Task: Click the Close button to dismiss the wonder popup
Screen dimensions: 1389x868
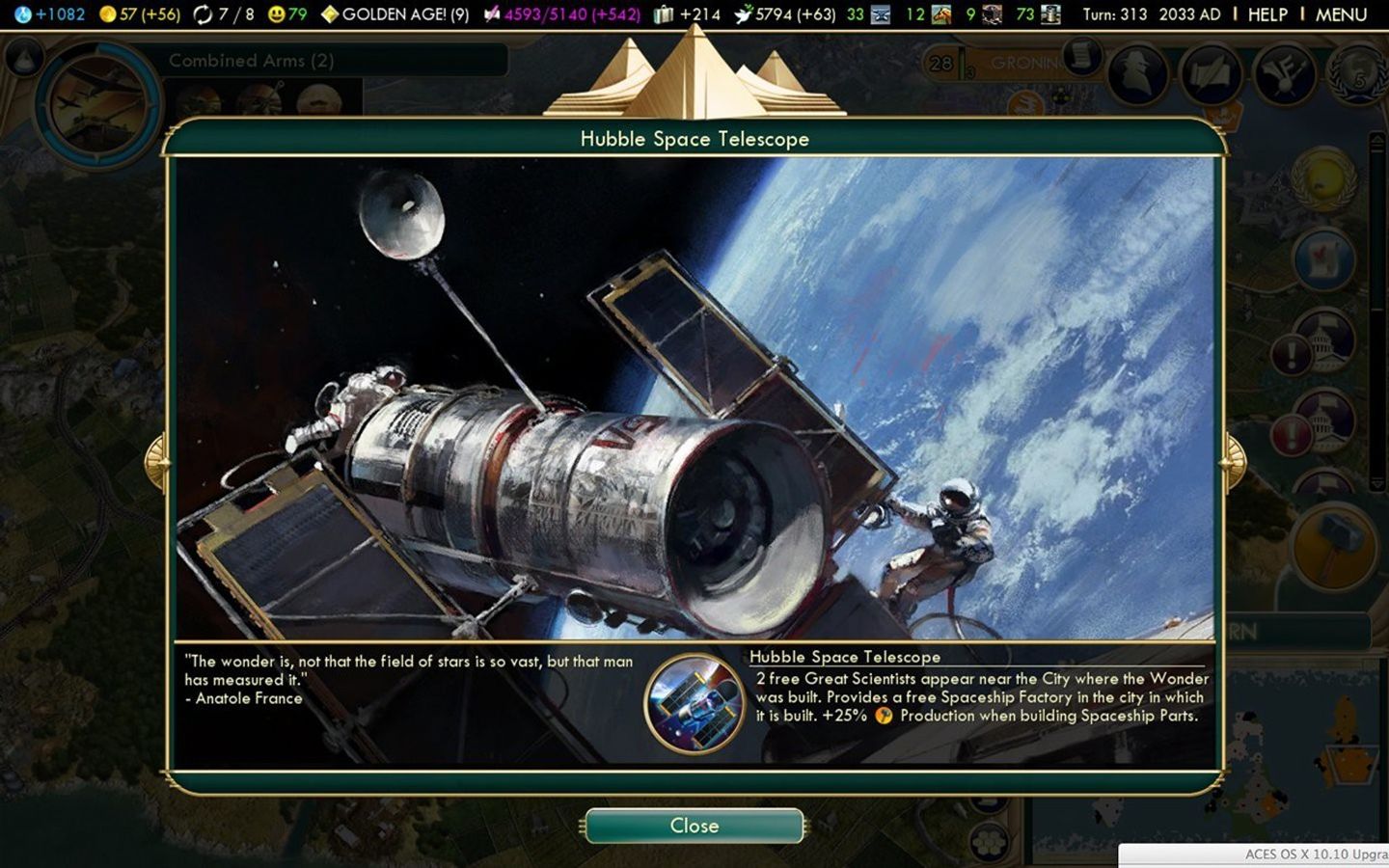Action: pos(693,826)
